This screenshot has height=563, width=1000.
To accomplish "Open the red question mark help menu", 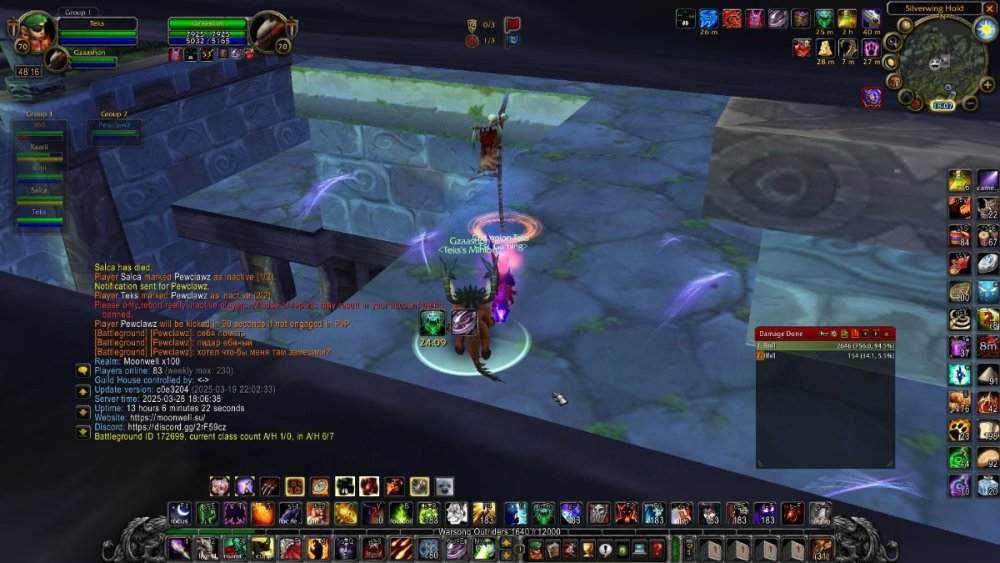I will [656, 548].
